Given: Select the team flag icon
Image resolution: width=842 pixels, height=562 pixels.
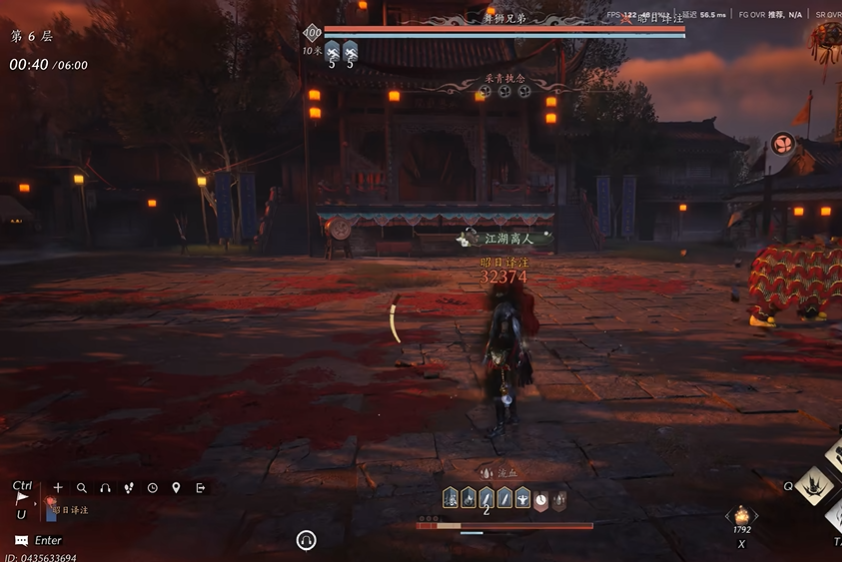Looking at the screenshot, I should (x=21, y=498).
